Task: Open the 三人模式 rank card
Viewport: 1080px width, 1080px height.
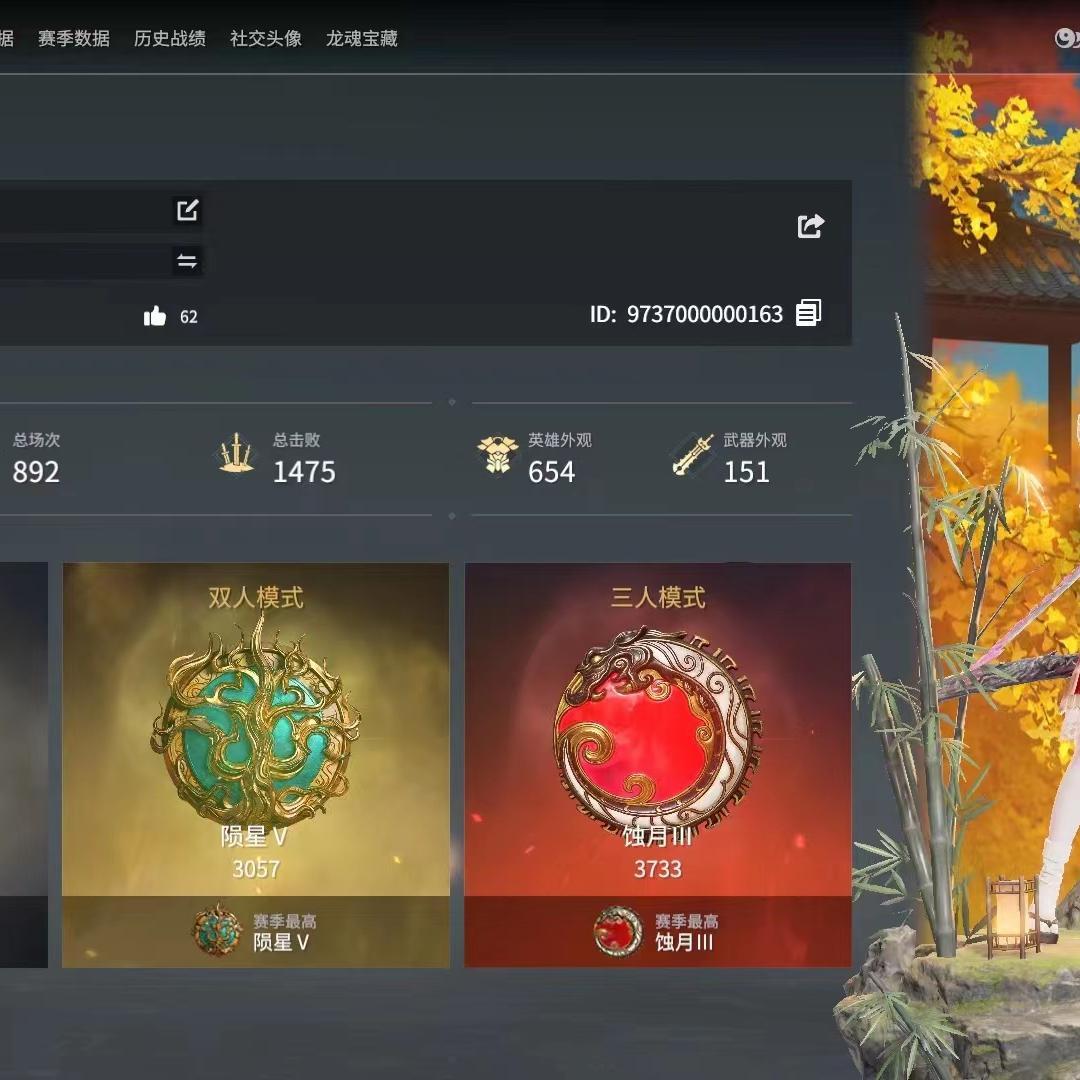Action: point(658,764)
